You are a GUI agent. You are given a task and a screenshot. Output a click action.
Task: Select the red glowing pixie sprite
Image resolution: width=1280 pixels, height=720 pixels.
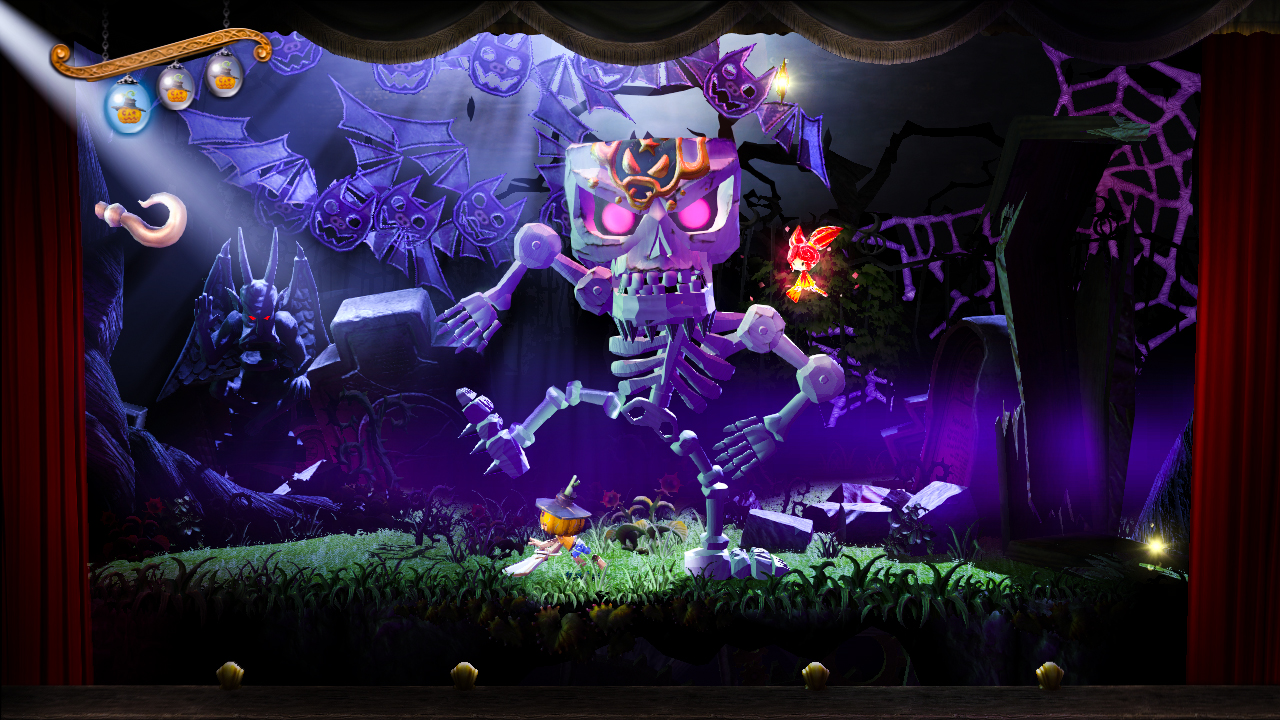tap(807, 258)
